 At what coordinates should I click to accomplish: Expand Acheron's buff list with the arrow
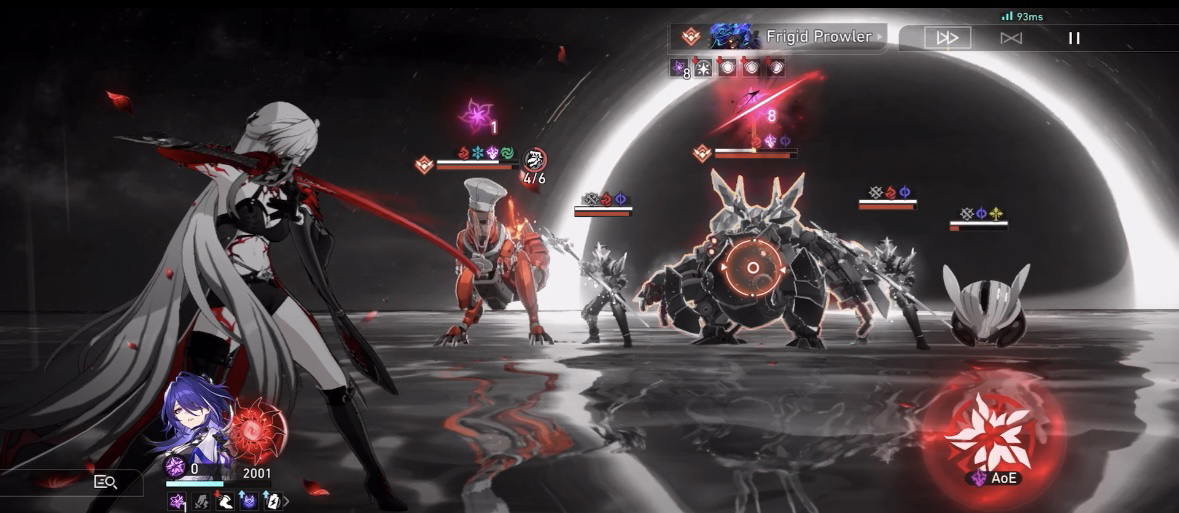(287, 501)
